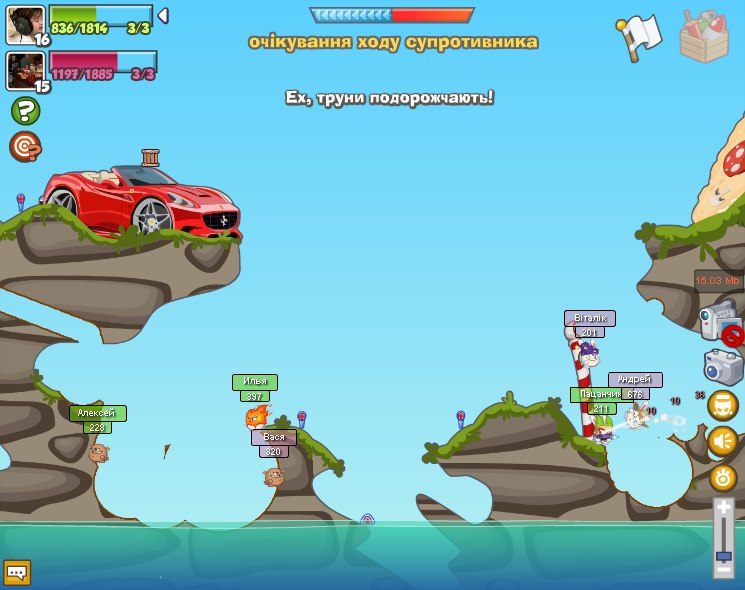Toggle sound with the speaker button

(x=722, y=441)
